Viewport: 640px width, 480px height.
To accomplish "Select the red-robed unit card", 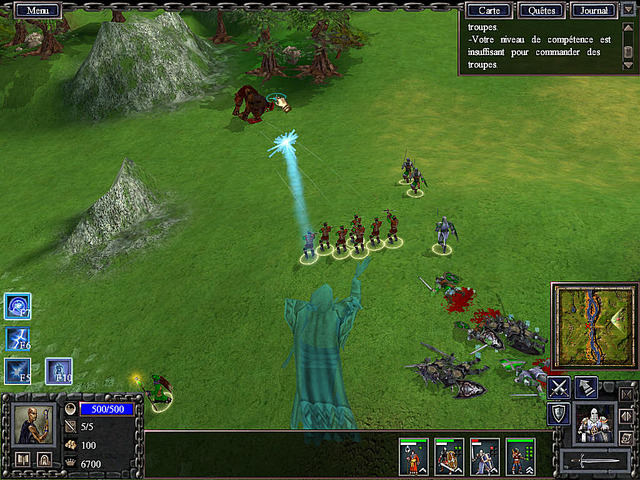I will point(413,457).
